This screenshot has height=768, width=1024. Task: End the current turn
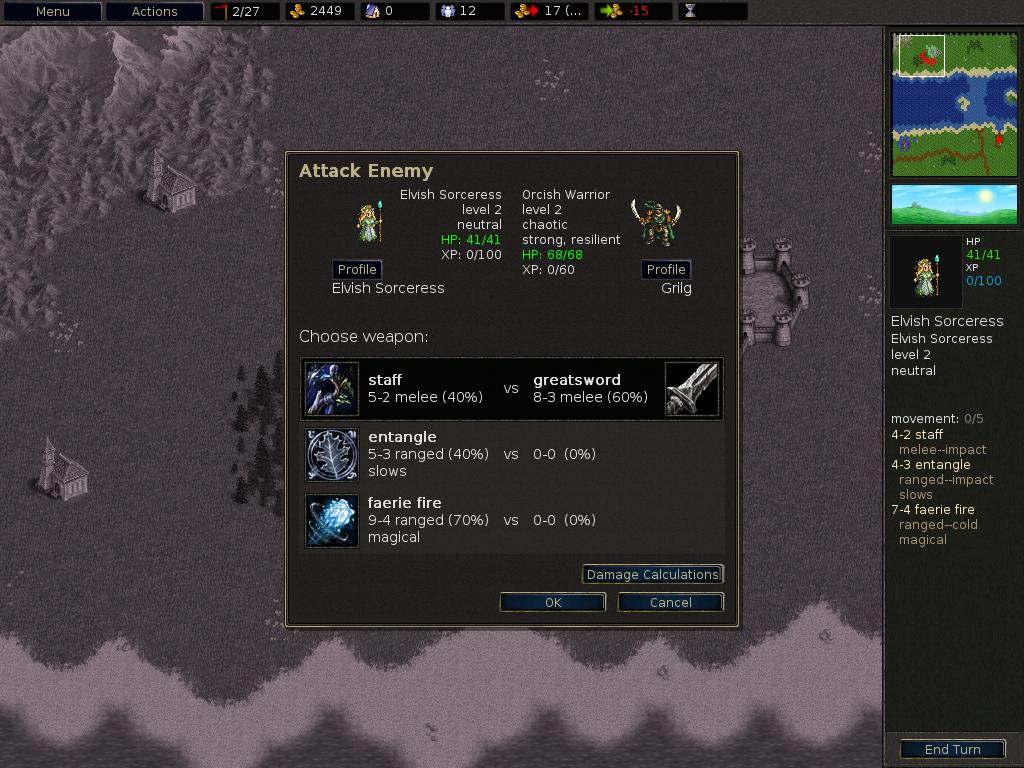[x=952, y=749]
